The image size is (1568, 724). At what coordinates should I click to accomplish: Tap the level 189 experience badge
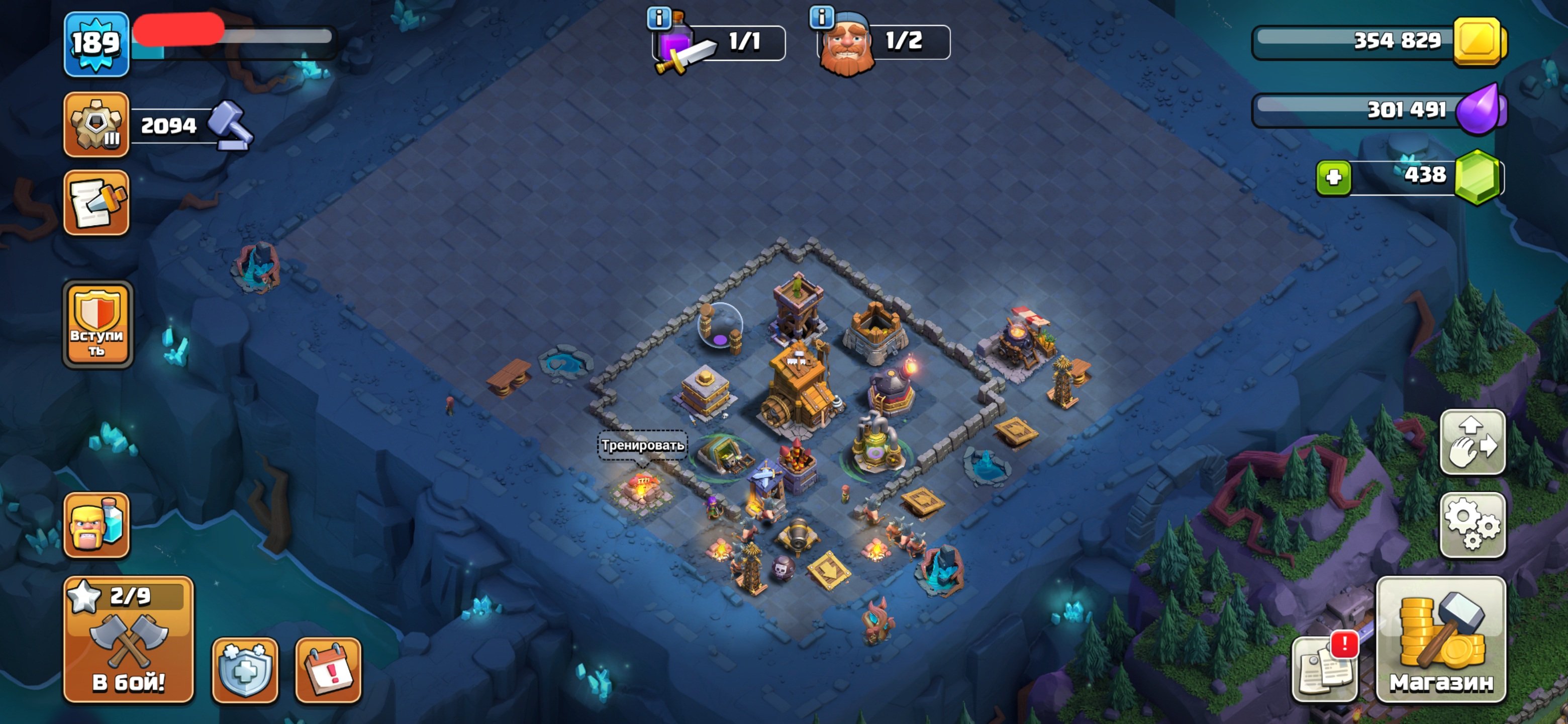pyautogui.click(x=97, y=44)
